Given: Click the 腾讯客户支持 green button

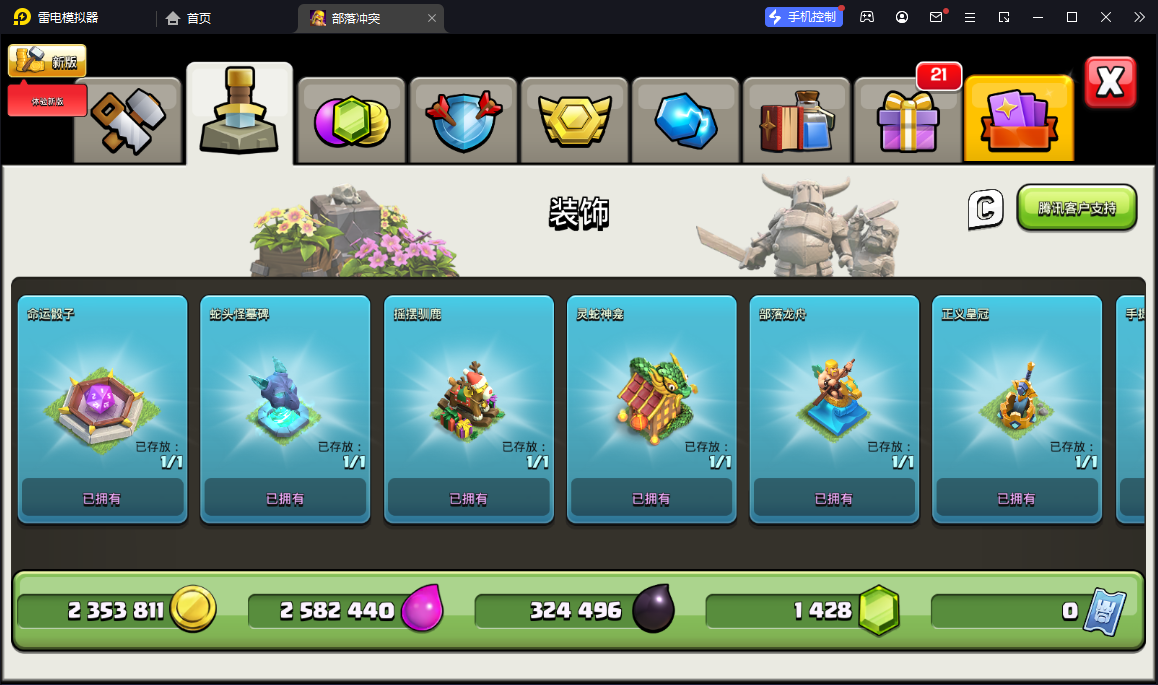Looking at the screenshot, I should 1076,208.
